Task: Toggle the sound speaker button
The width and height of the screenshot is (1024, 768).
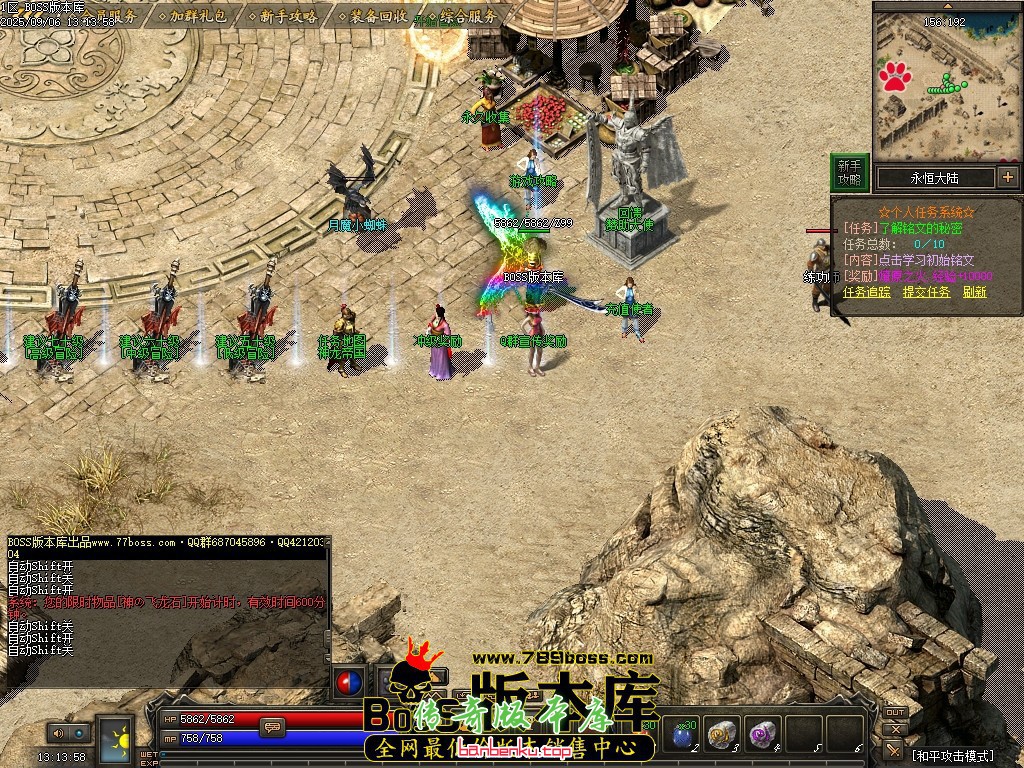Action: (x=56, y=733)
